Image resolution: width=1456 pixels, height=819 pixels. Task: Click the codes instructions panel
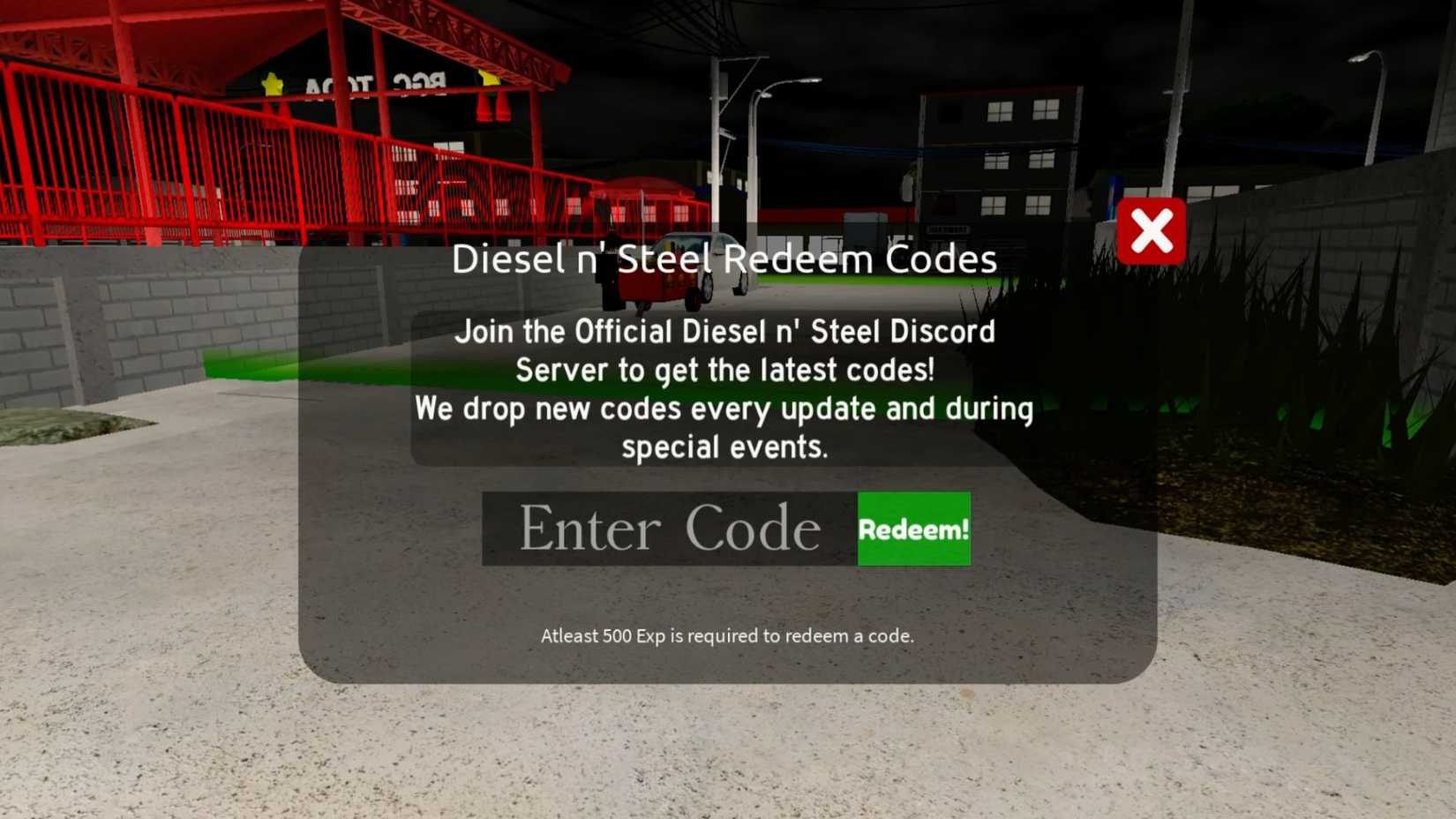[x=724, y=388]
